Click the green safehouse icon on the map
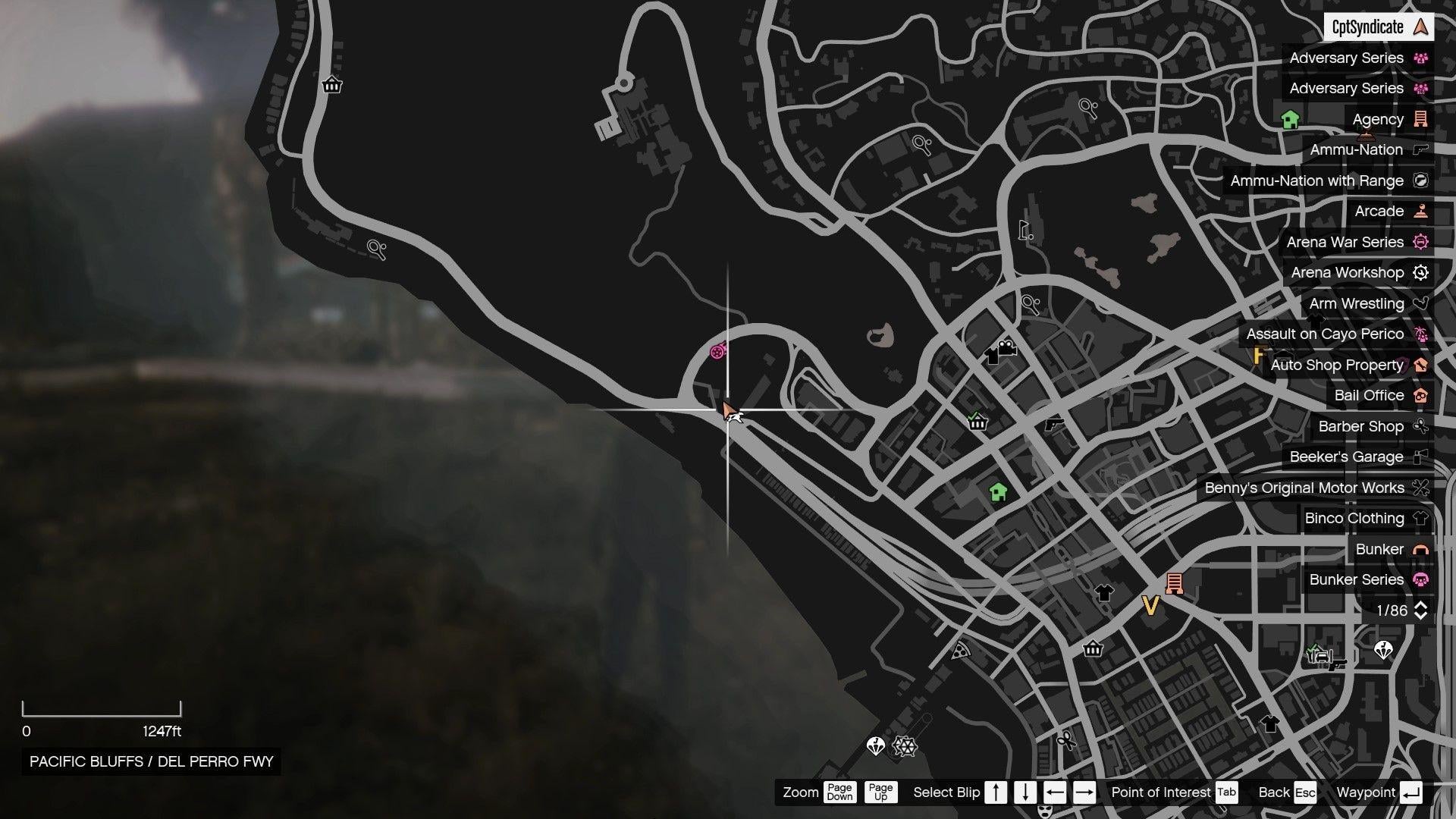1456x819 pixels. click(x=1000, y=491)
